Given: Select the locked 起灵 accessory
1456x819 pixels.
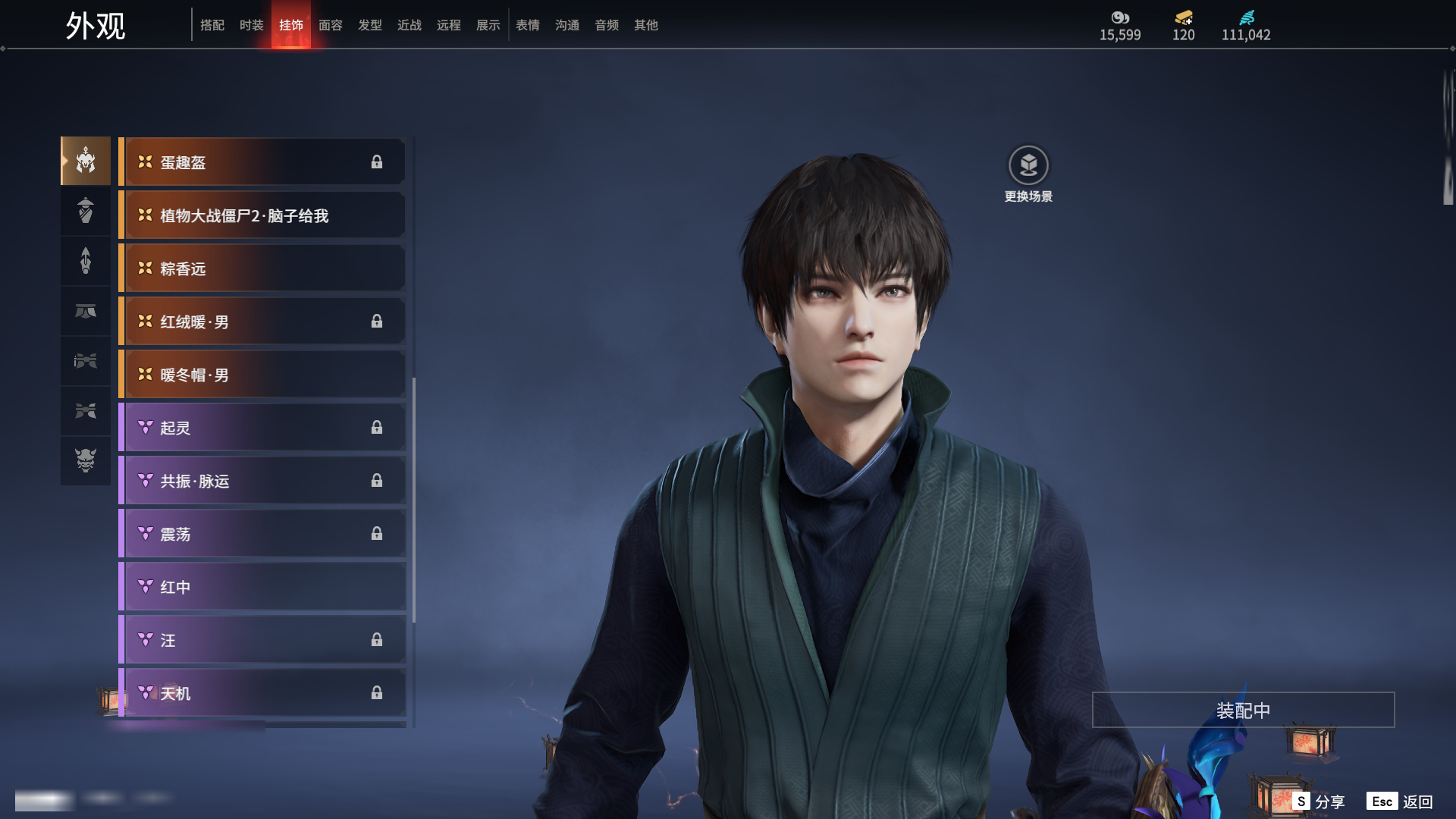Looking at the screenshot, I should point(262,428).
